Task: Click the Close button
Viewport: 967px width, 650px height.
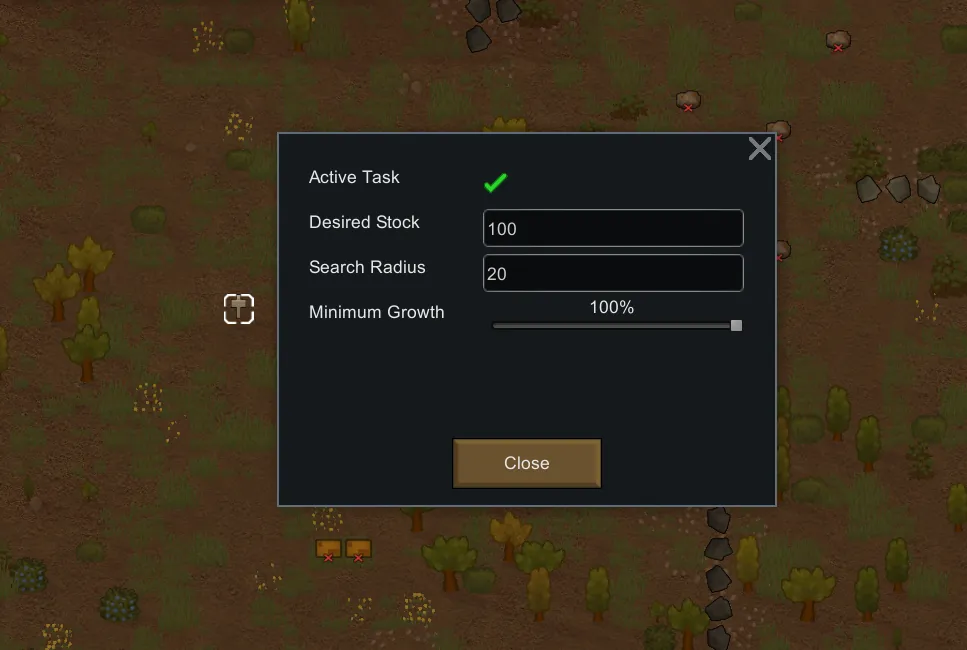Action: 526,463
